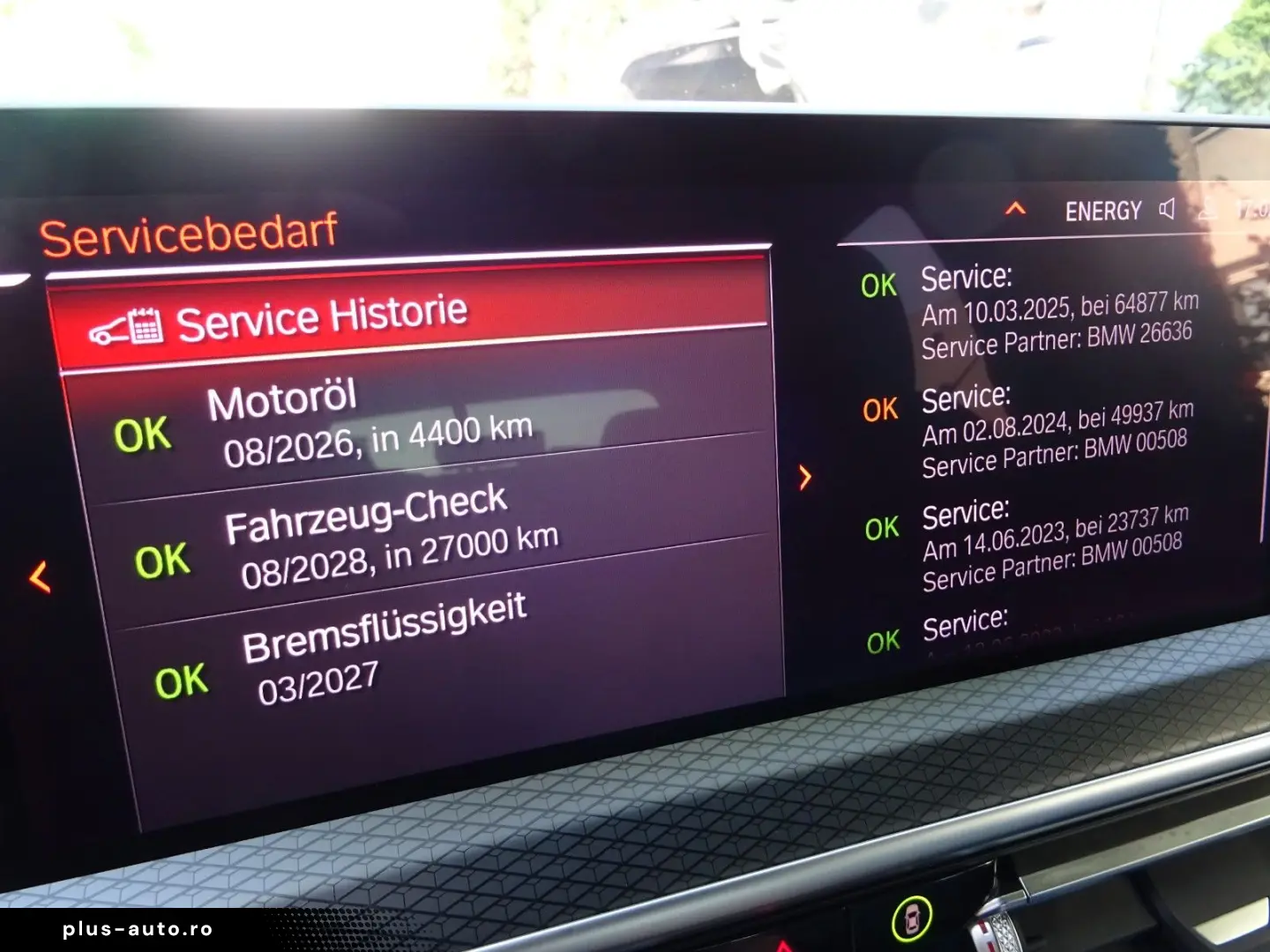Go back with the left orange arrow
Screen dimensions: 1270x952
click(x=40, y=577)
